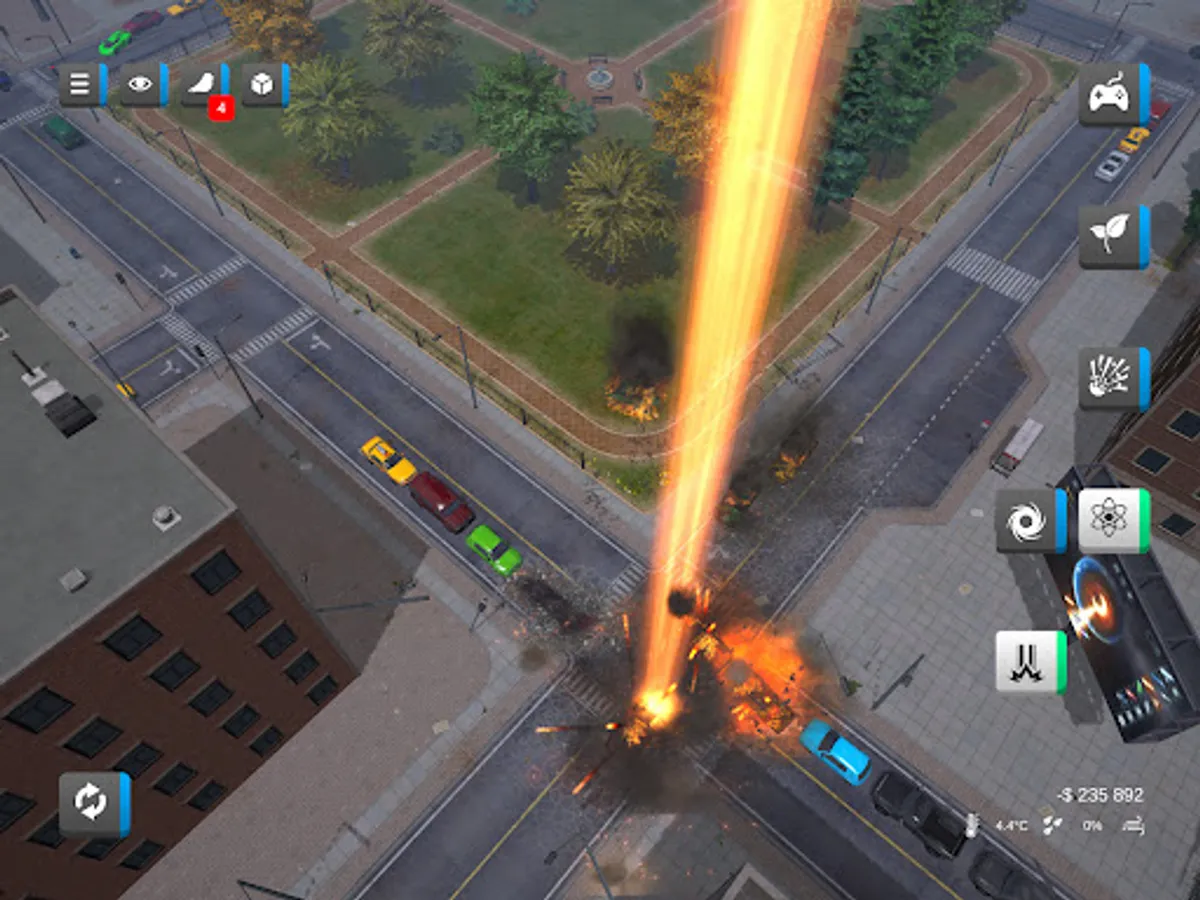Toggle the eye visibility button

pyautogui.click(x=142, y=85)
